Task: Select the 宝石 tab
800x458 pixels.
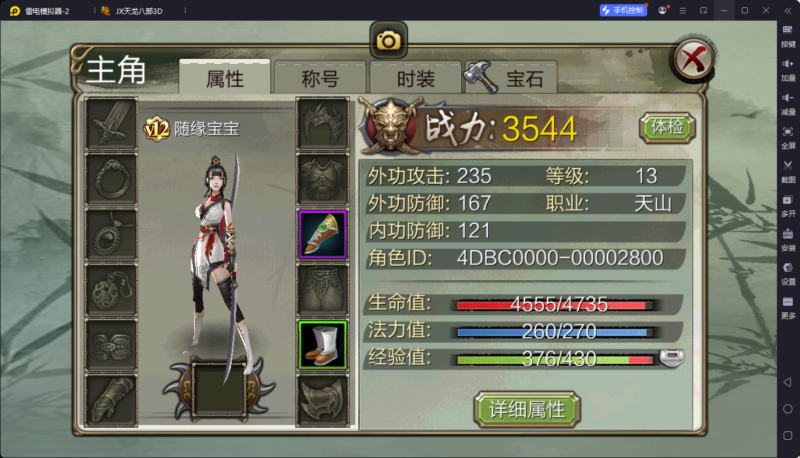Action: (512, 78)
